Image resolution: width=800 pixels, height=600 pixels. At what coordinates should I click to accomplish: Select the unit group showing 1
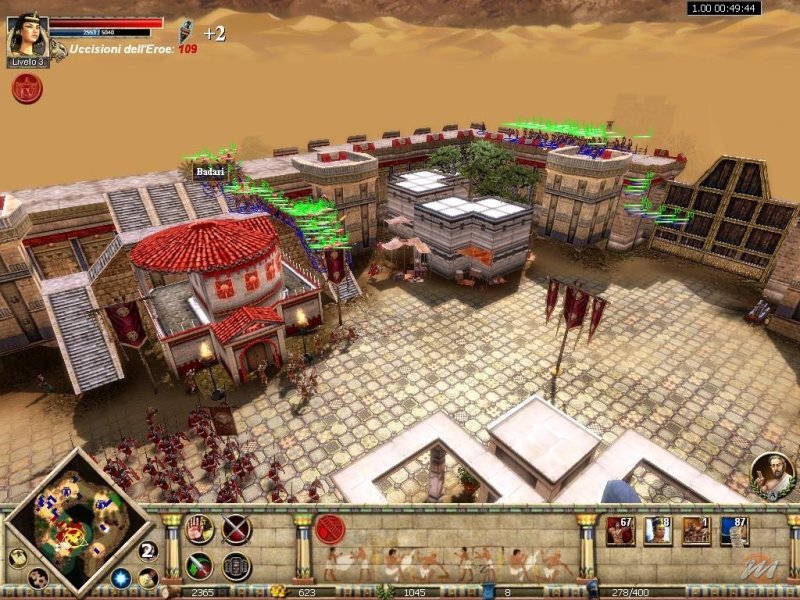(x=696, y=530)
